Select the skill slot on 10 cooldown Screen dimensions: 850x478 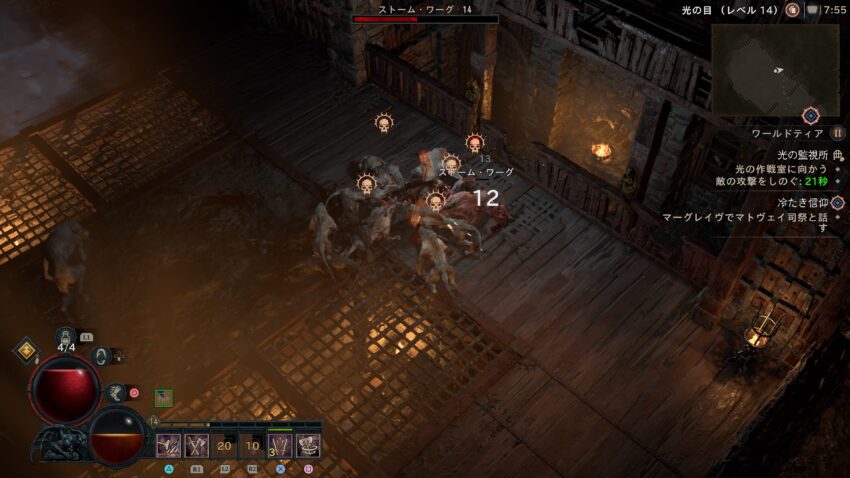(252, 446)
